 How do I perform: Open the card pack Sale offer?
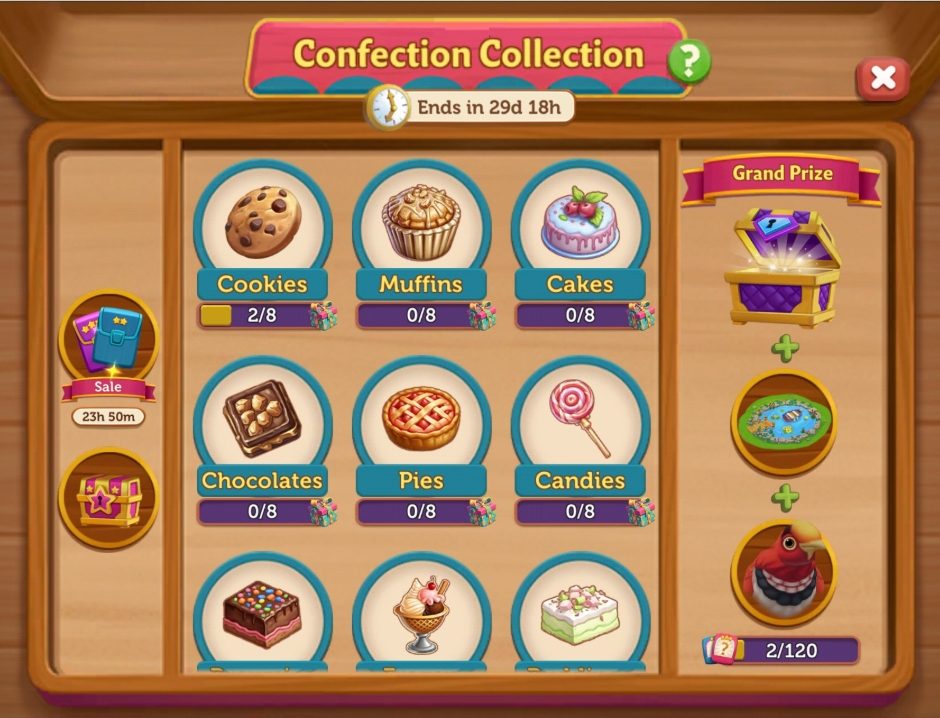coord(108,342)
